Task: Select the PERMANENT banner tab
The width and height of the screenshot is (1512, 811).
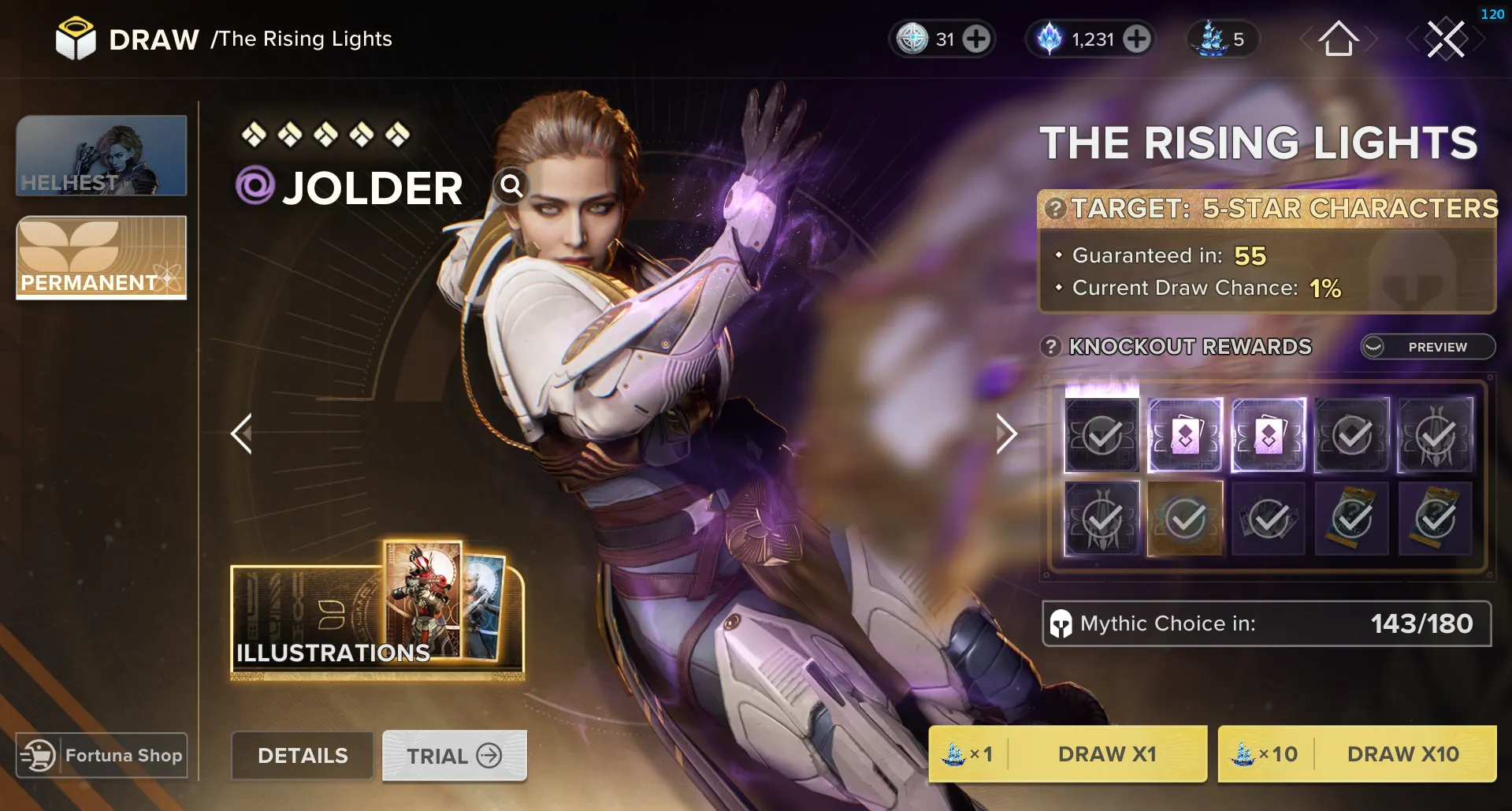Action: point(101,258)
